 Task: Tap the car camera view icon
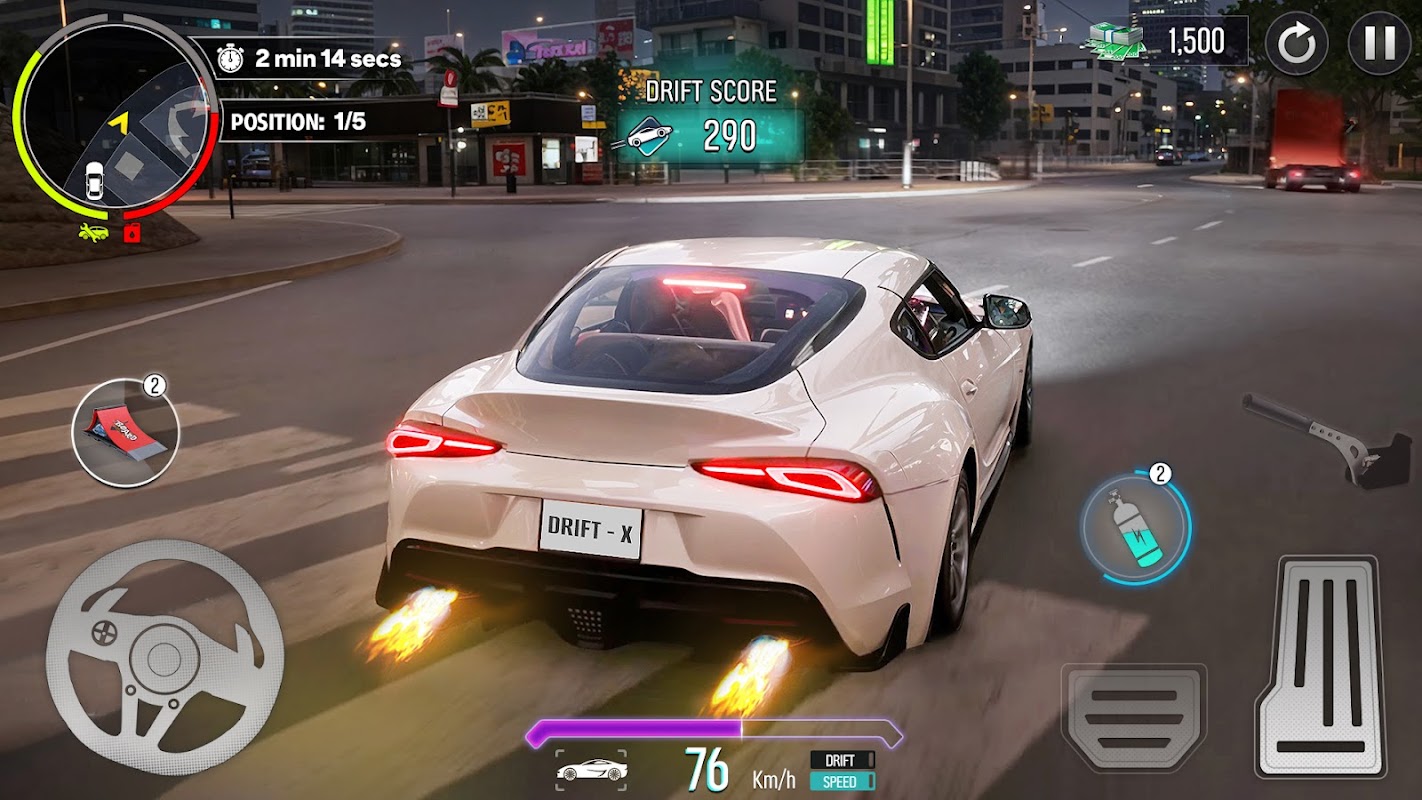(591, 770)
